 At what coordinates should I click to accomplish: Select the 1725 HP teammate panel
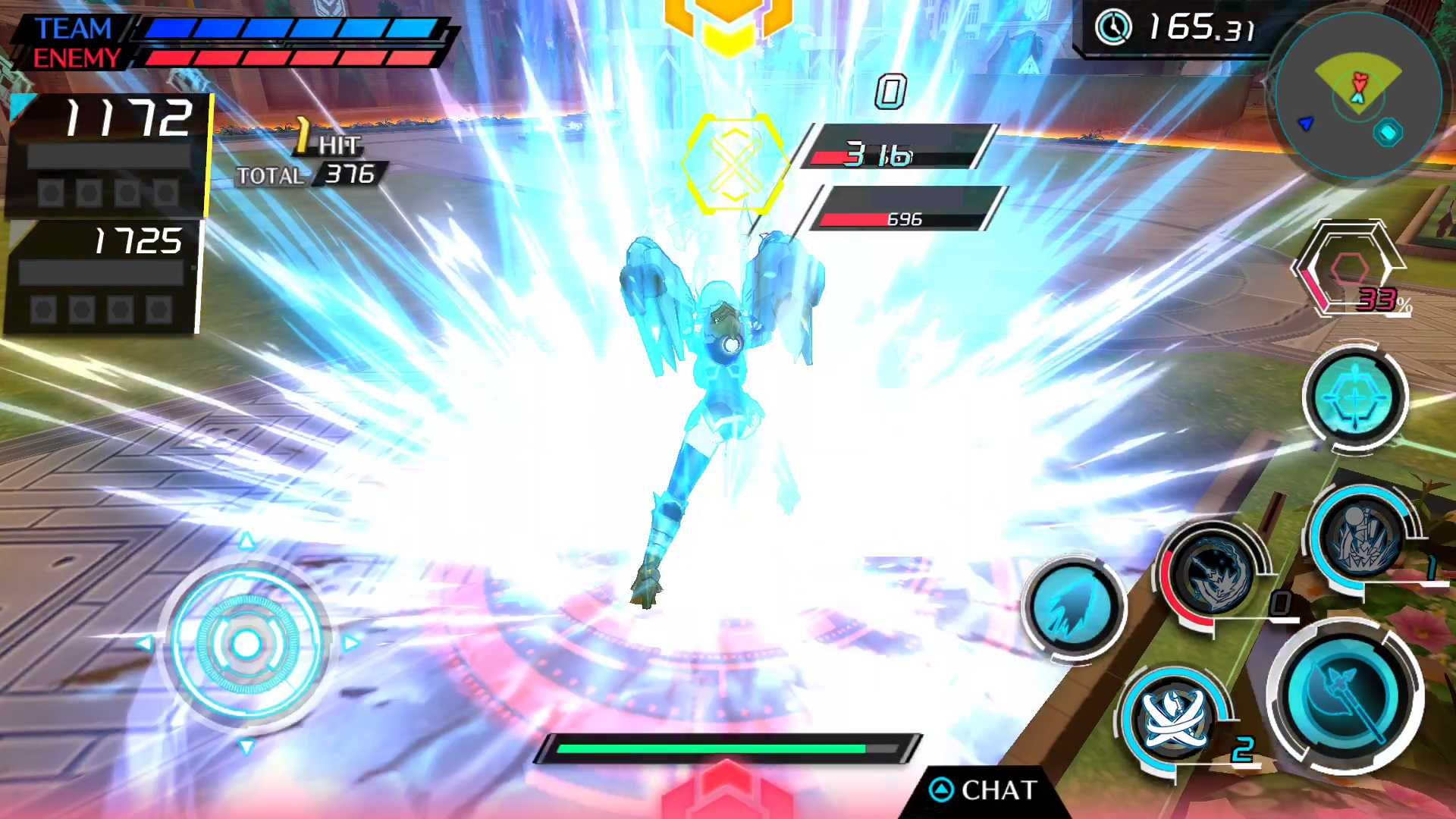click(102, 277)
